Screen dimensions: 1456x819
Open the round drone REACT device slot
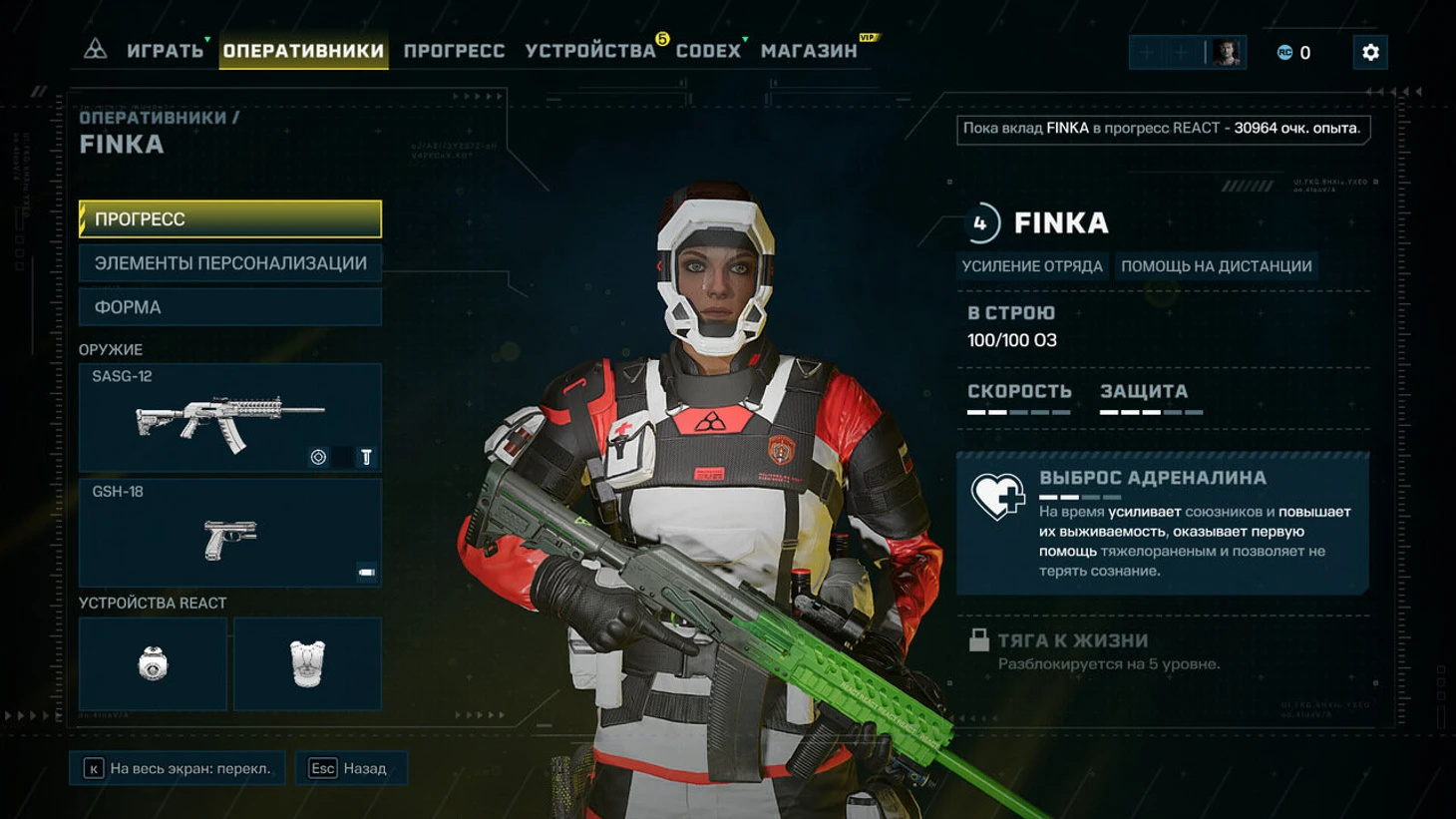tap(153, 663)
